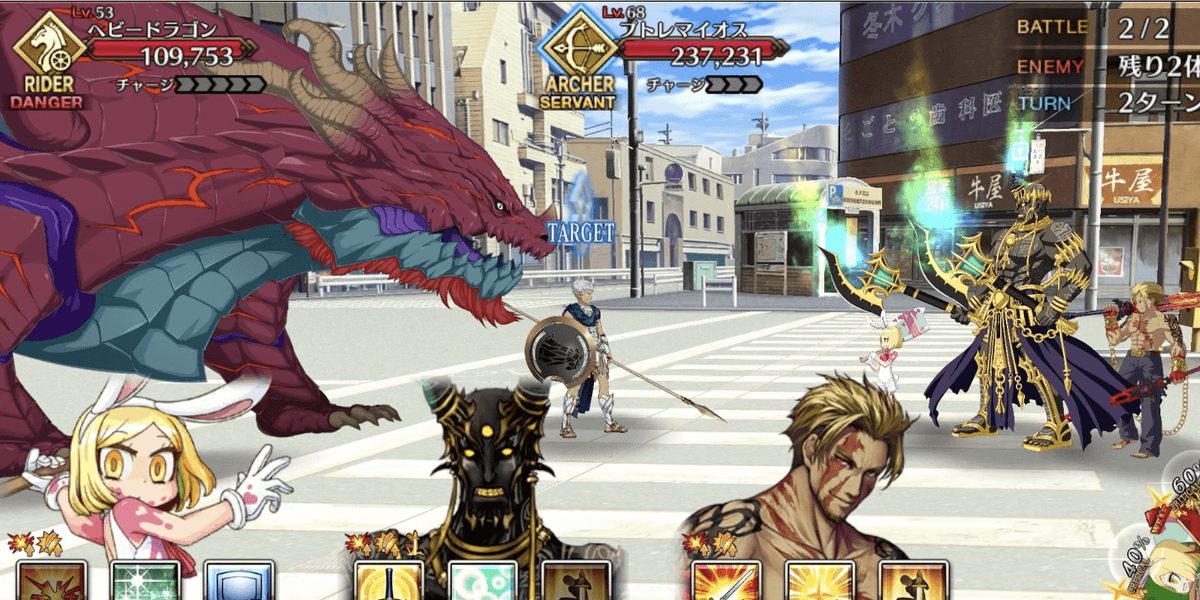The width and height of the screenshot is (1200, 600).
Task: Activate the scarred blond servant's red sword skill
Action: 726,582
